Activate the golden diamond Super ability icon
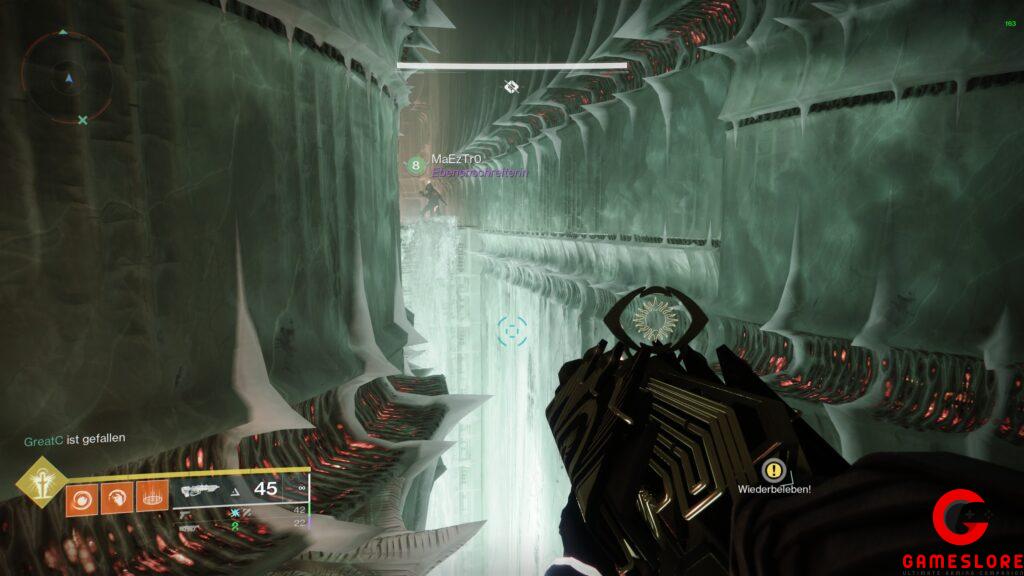Image resolution: width=1024 pixels, height=576 pixels. [x=40, y=483]
